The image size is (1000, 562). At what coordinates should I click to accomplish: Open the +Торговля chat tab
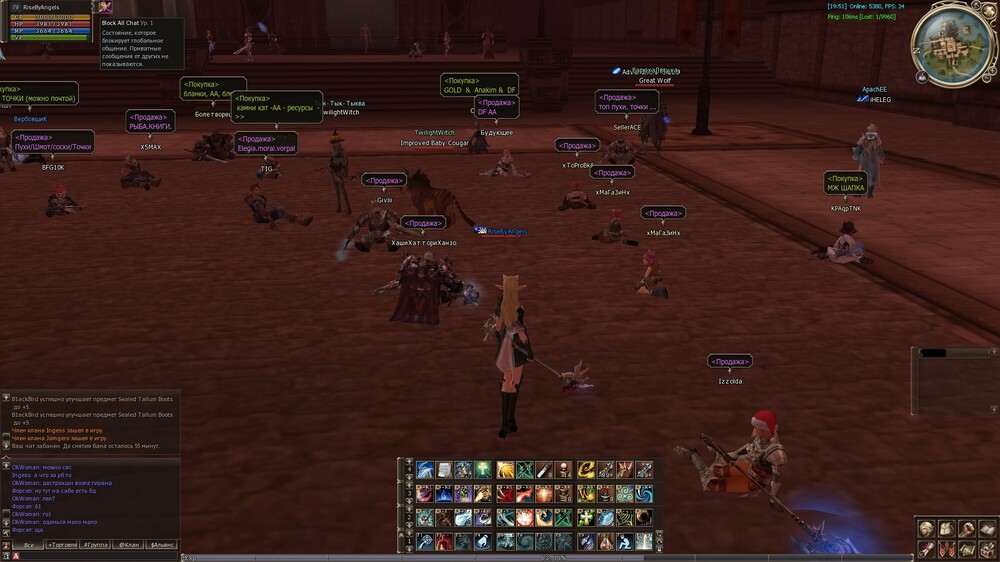62,545
